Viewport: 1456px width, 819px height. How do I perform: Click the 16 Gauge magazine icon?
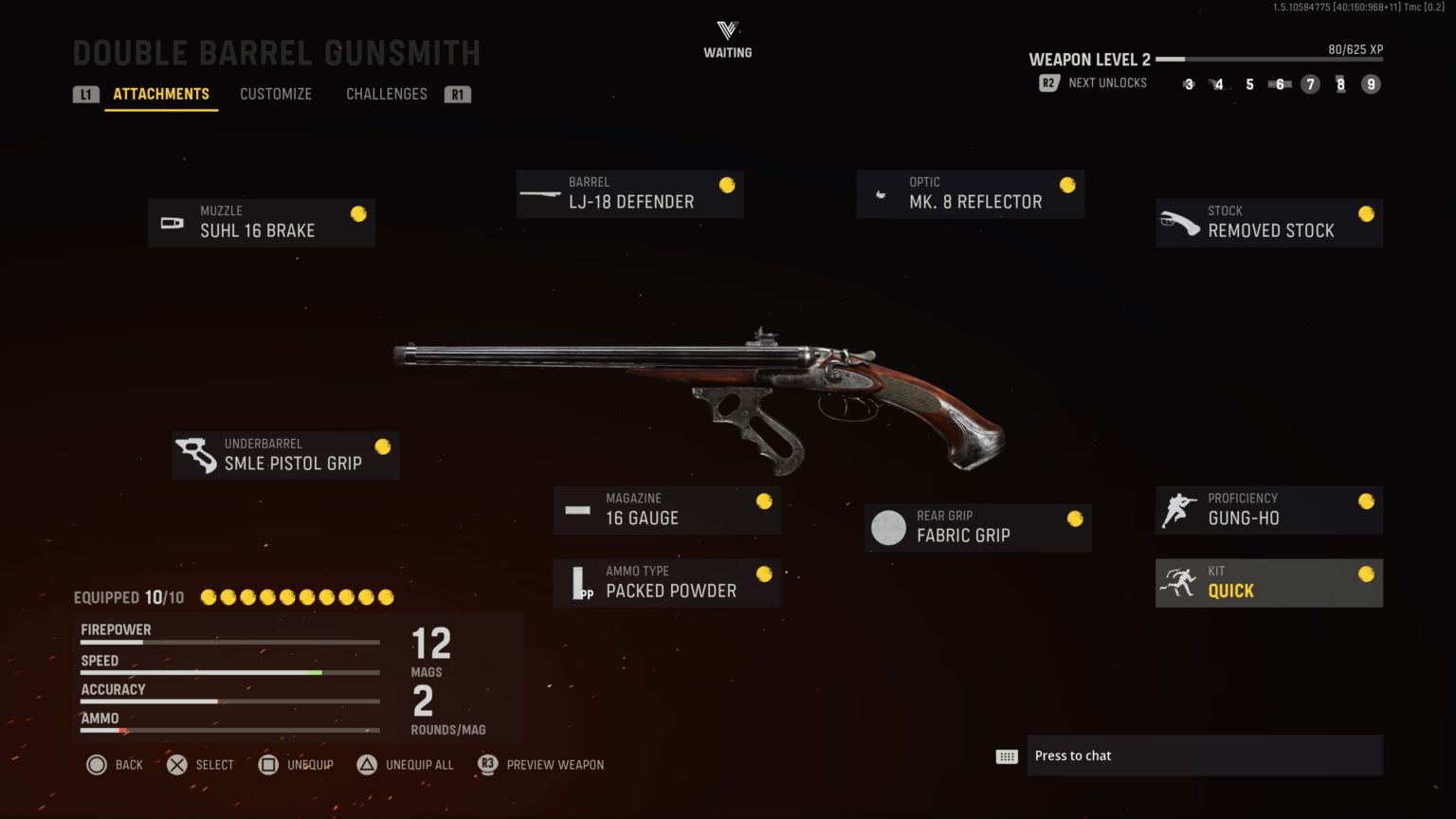tap(577, 509)
